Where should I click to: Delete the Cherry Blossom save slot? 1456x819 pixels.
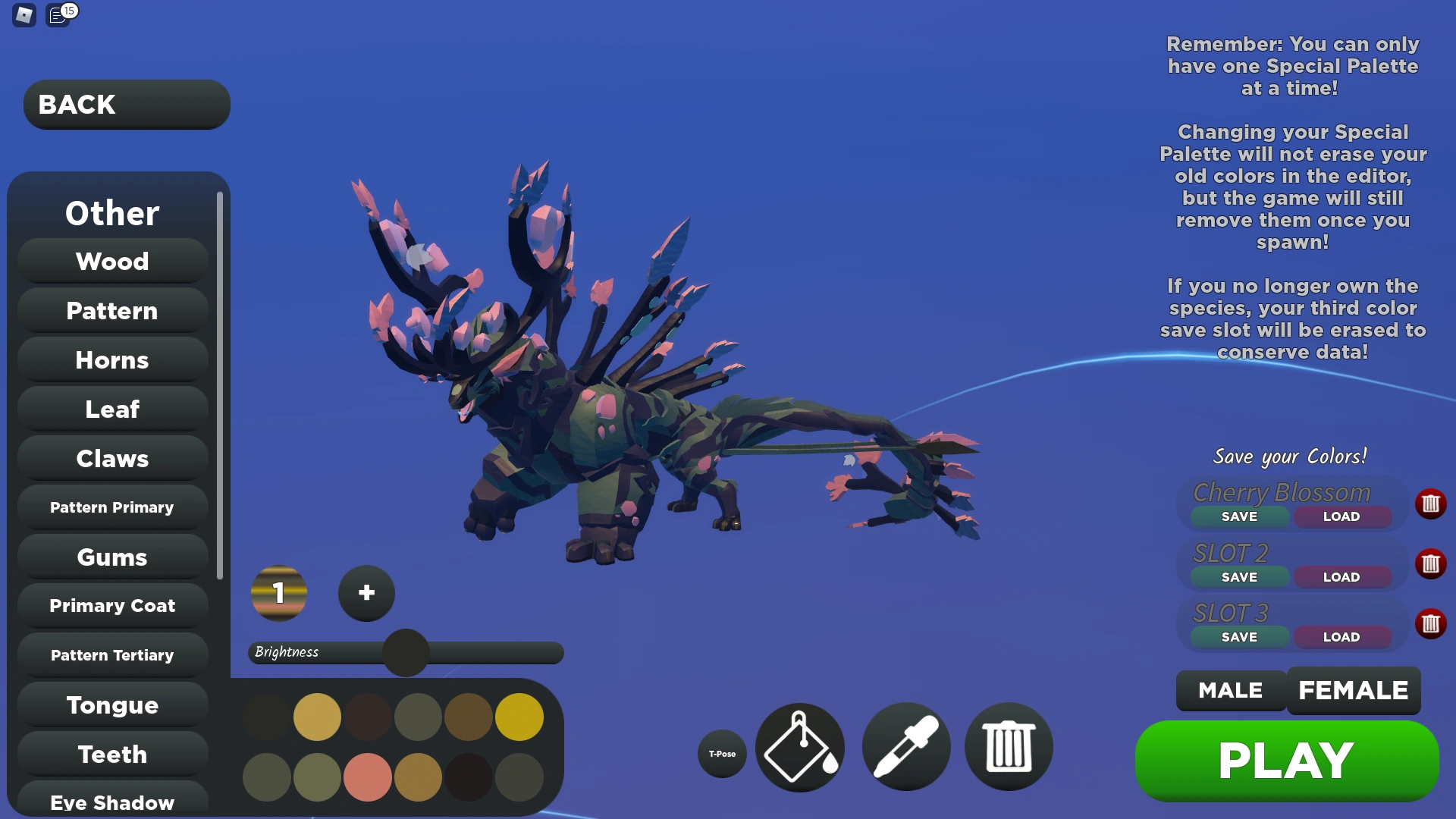tap(1432, 504)
